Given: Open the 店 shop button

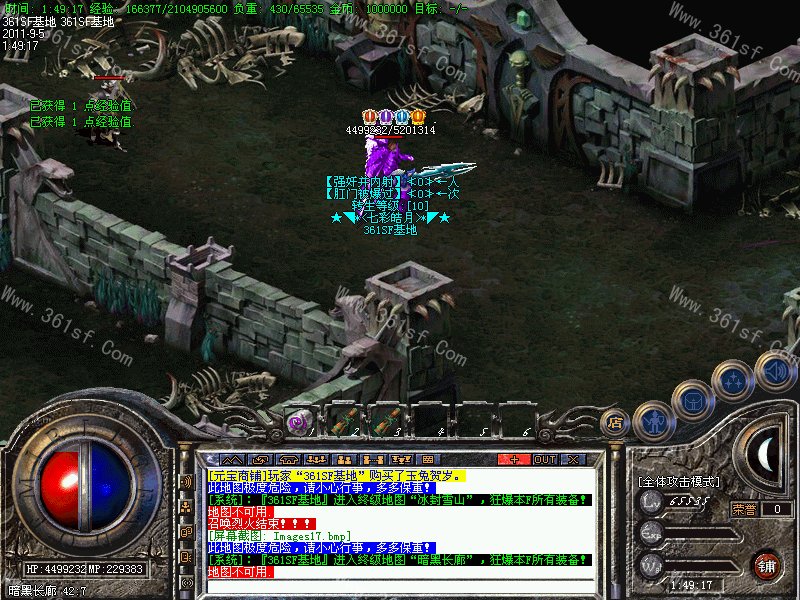Looking at the screenshot, I should click(617, 422).
